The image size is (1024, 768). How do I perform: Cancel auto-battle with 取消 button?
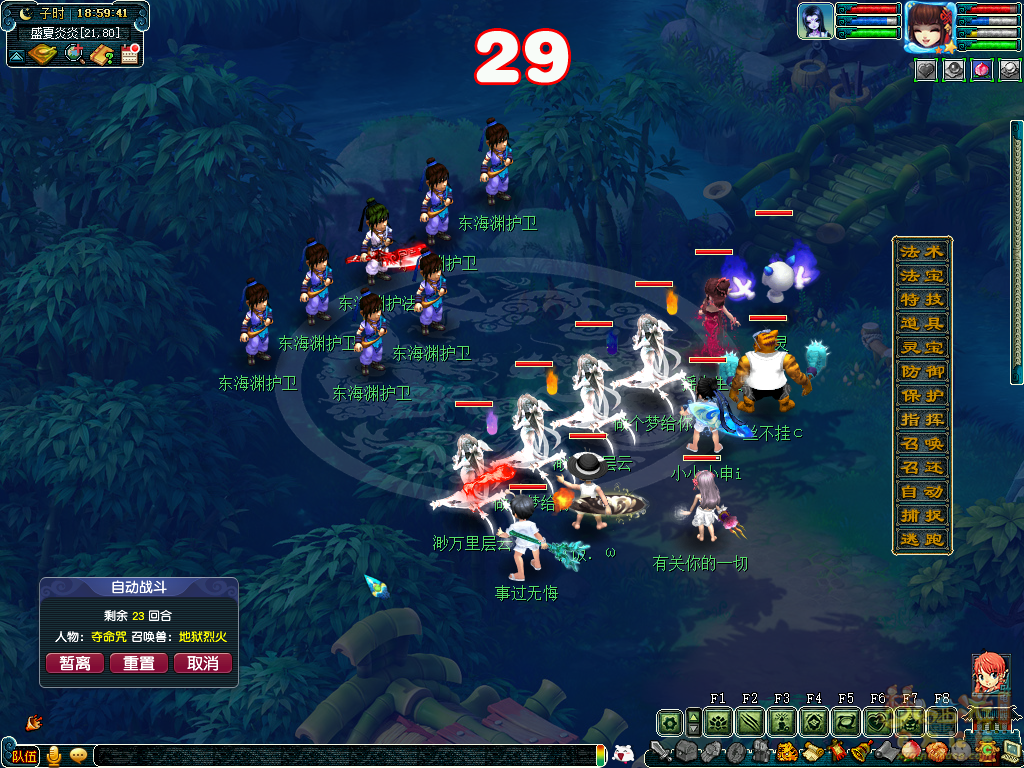pyautogui.click(x=203, y=663)
